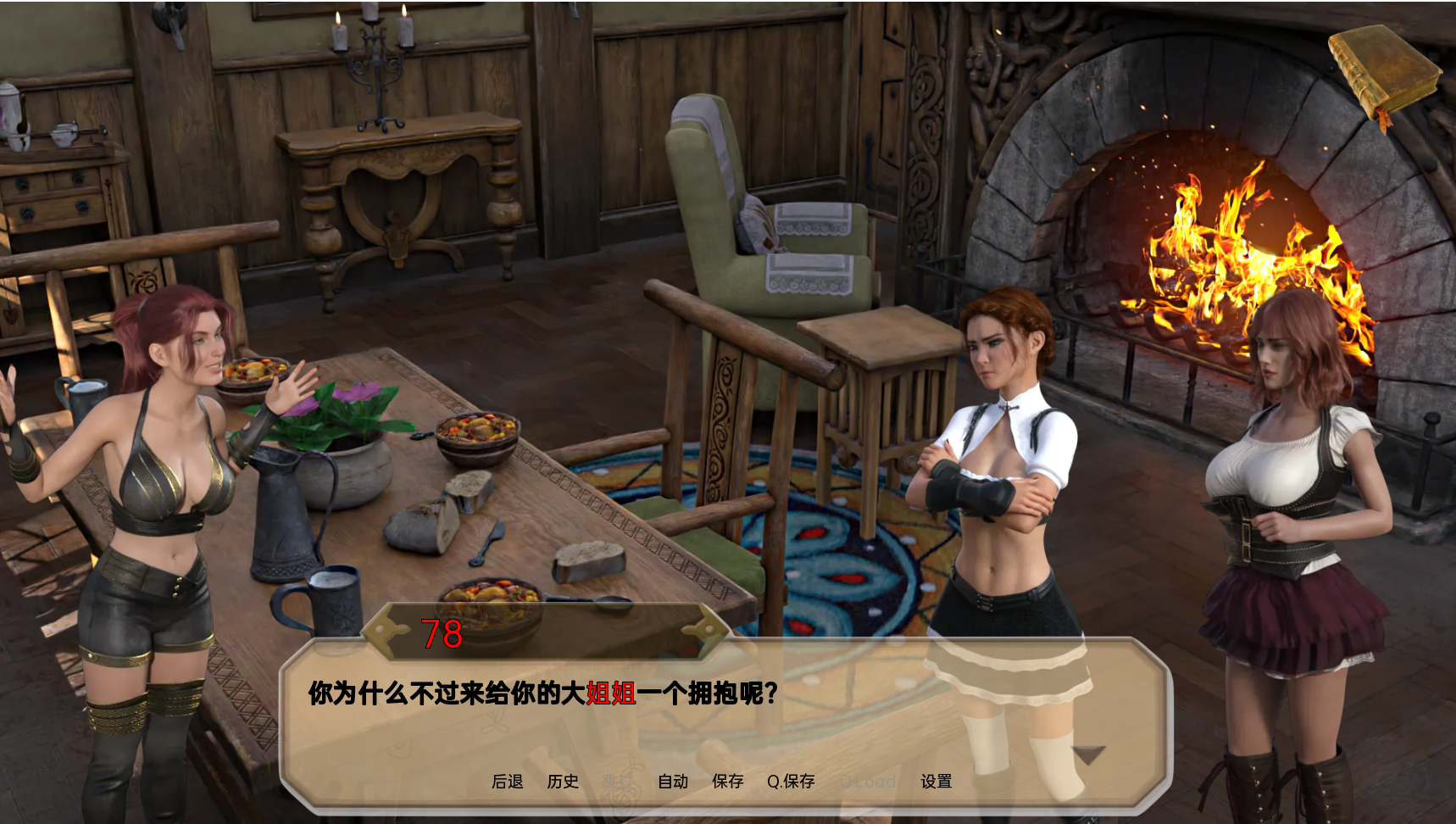This screenshot has width=1456, height=824.
Task: Open the 设置 settings screen
Action: (937, 782)
